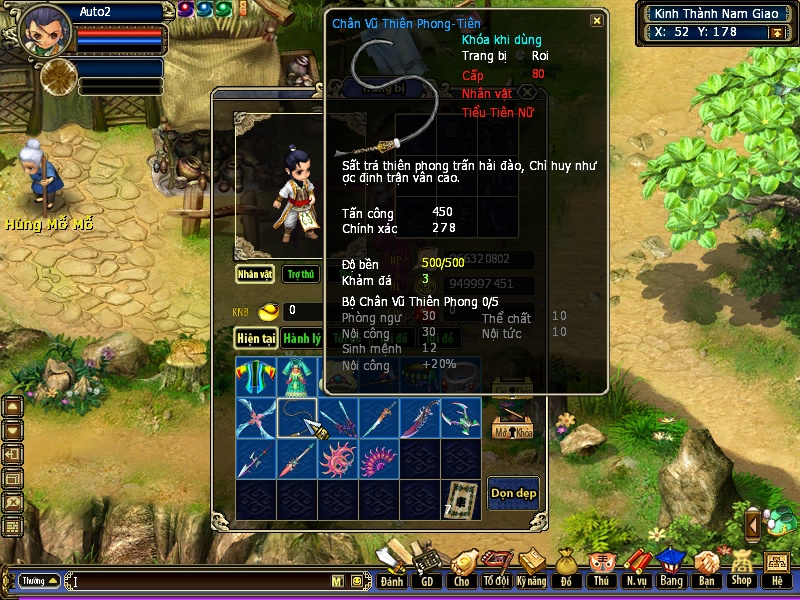Close the Chân Vũ Thiên Phong tooltip

[x=597, y=20]
